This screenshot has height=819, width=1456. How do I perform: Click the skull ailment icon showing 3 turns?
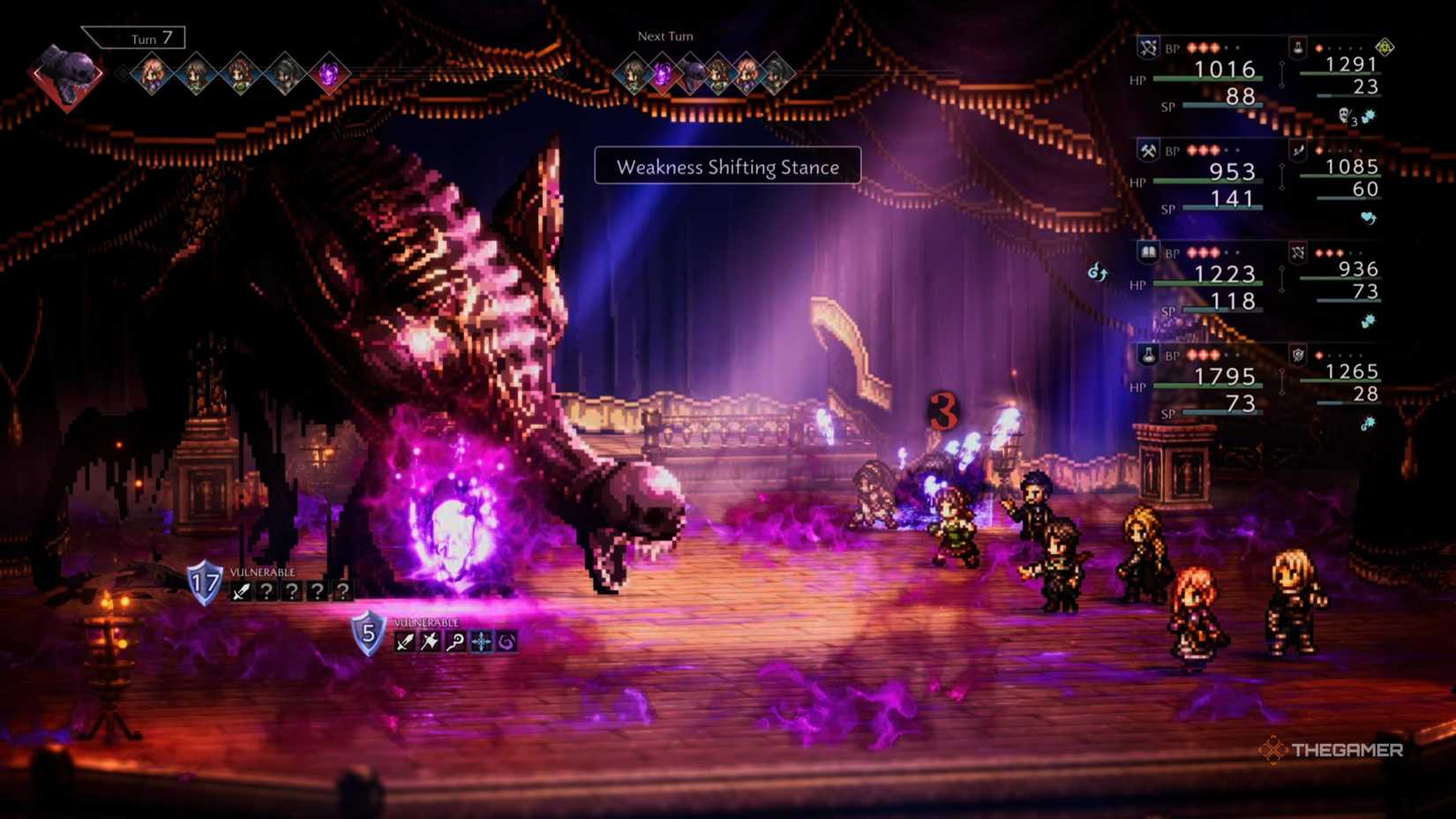(x=1344, y=116)
